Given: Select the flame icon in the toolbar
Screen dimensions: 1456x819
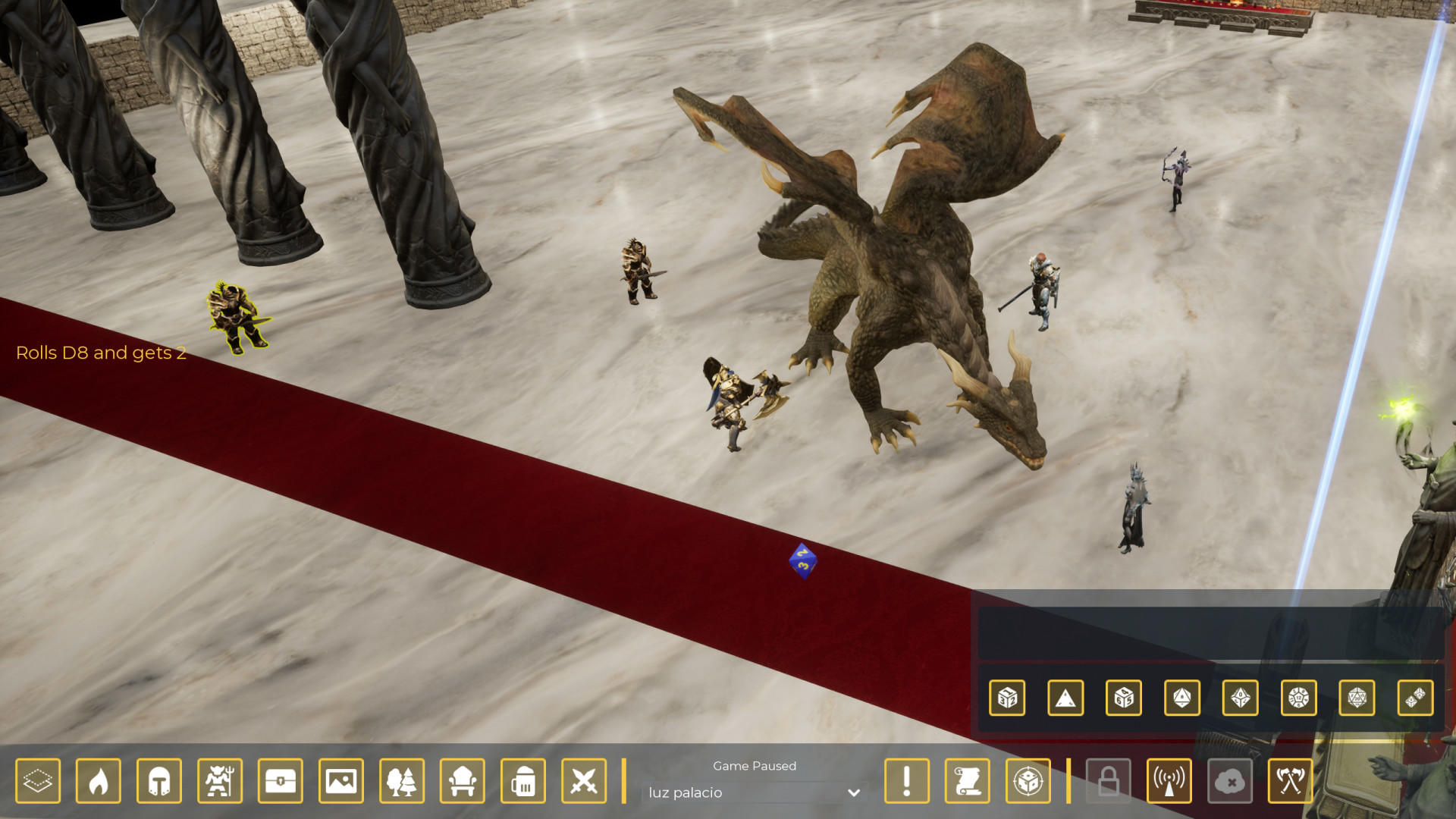Looking at the screenshot, I should (99, 780).
